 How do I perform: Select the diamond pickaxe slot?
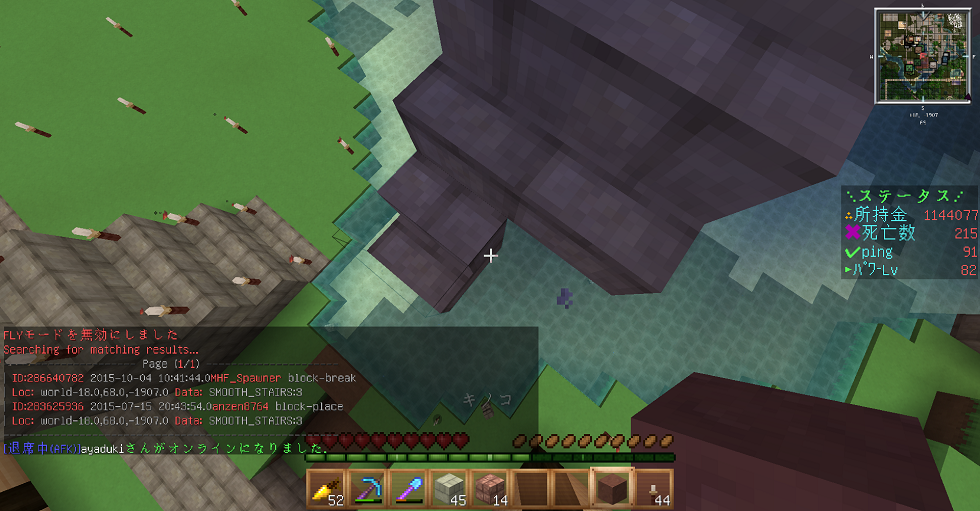(x=368, y=489)
